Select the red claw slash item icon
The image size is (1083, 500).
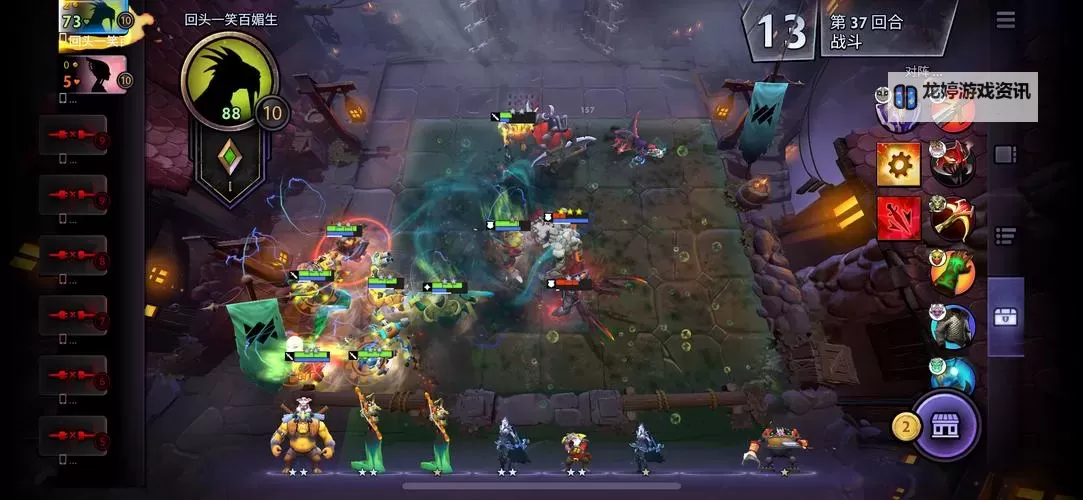click(898, 217)
